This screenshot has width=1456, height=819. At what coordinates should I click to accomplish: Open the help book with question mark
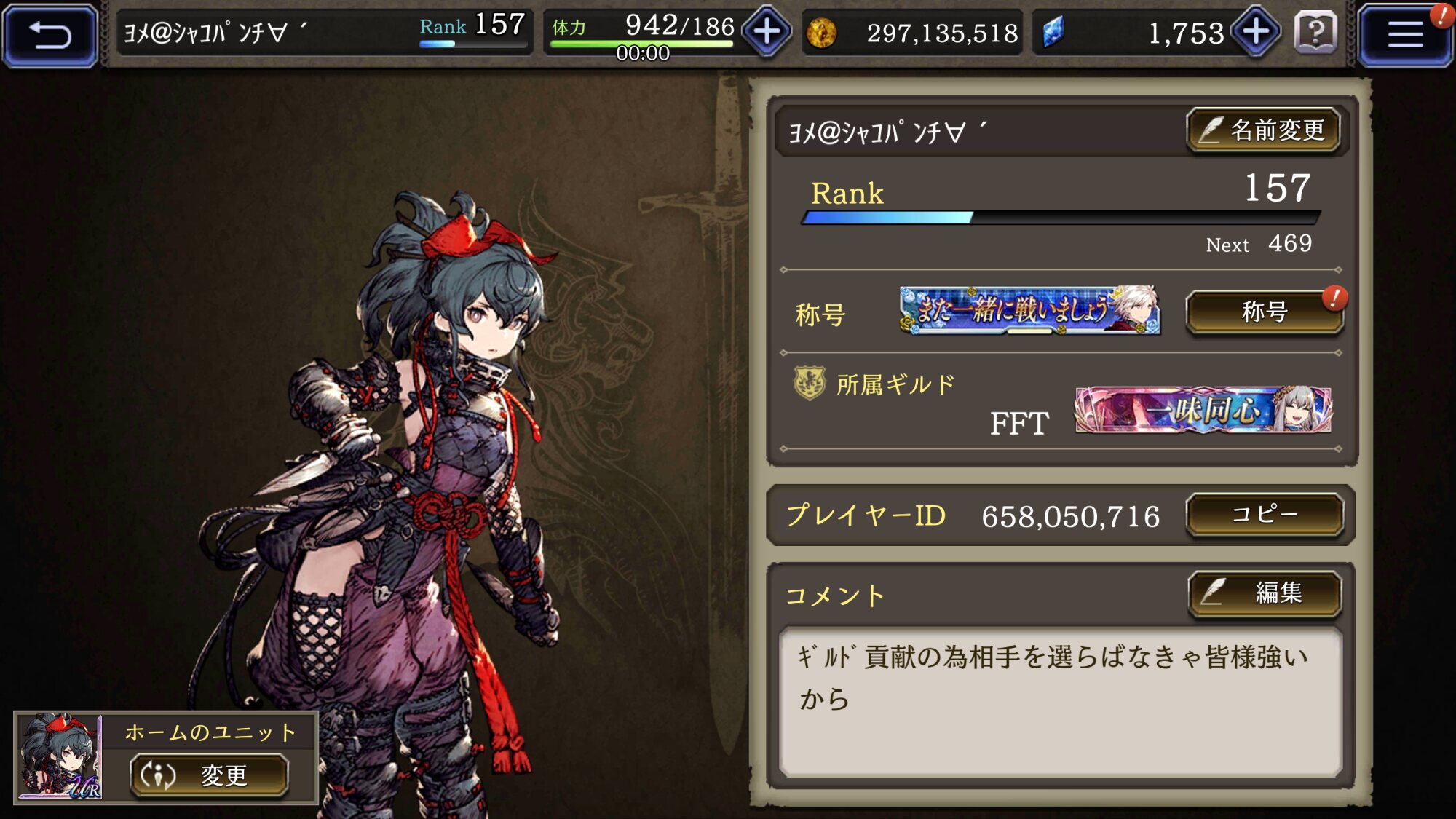coord(1316,33)
